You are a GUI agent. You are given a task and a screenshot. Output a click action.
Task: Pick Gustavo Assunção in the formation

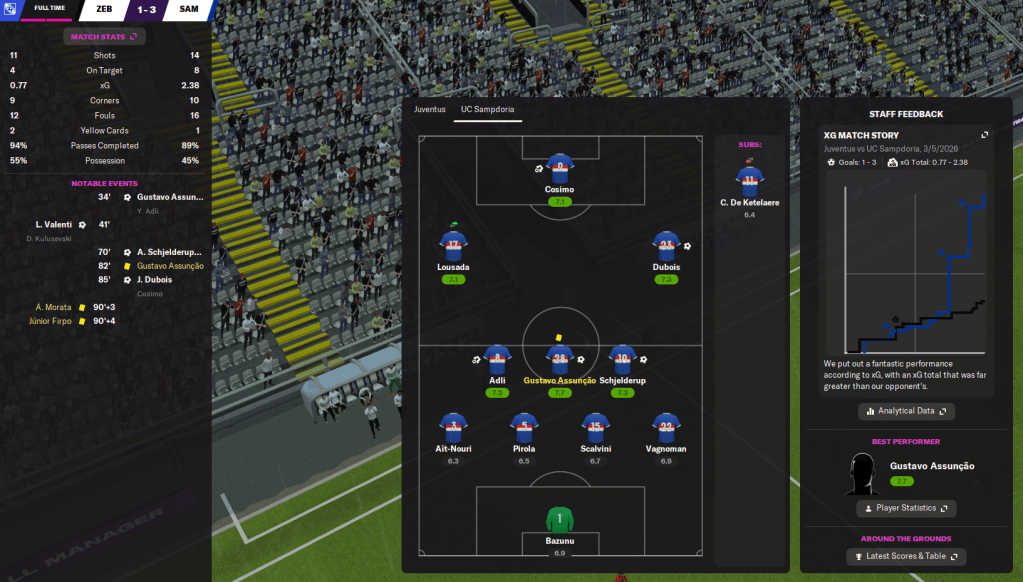(x=560, y=360)
